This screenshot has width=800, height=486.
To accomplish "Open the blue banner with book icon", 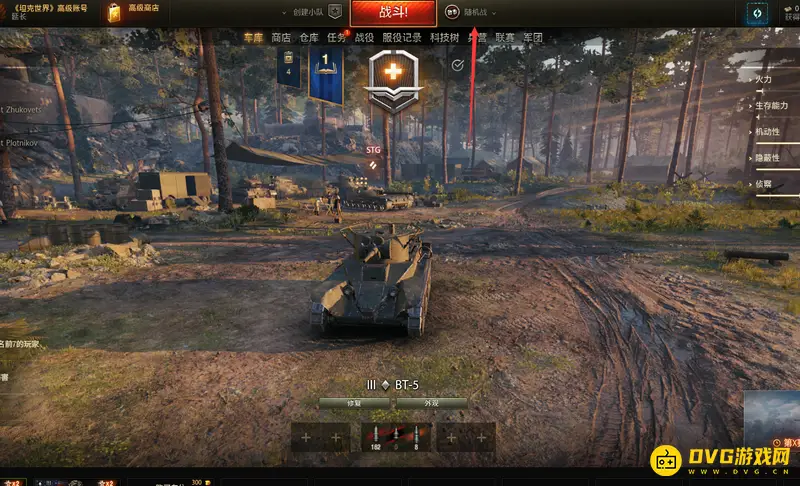I will 326,74.
